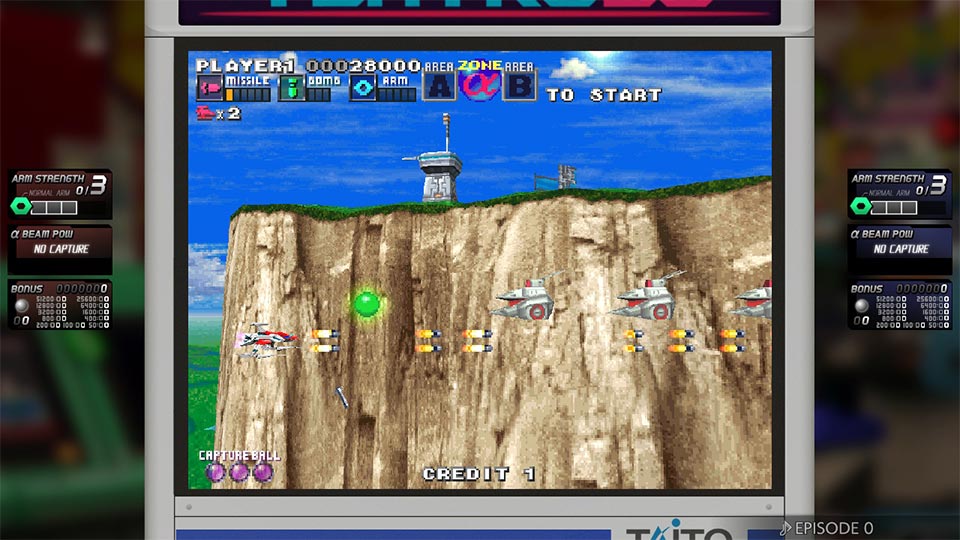Click the green Bomb power icon

291,88
